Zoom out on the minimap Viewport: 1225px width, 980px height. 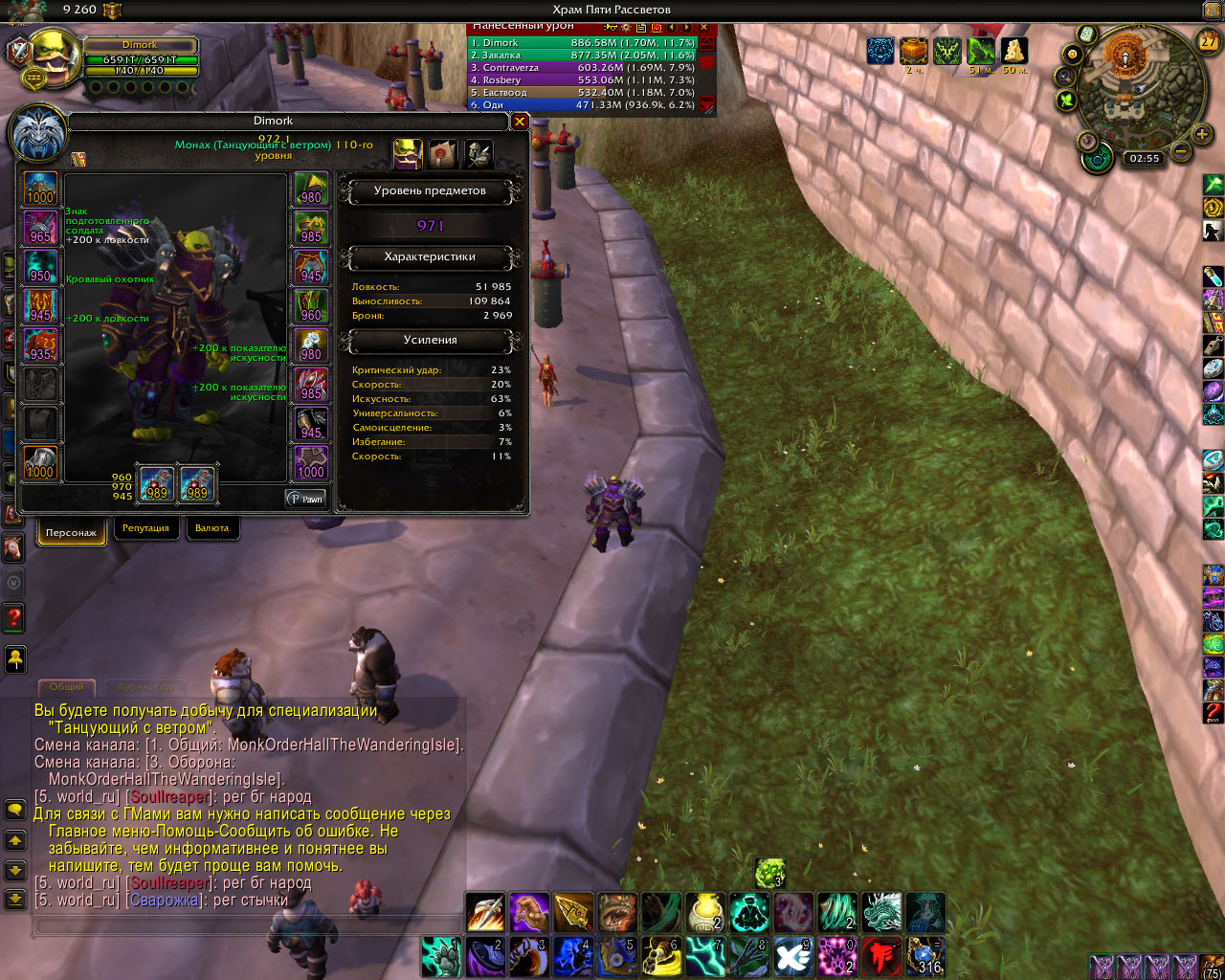(x=1181, y=151)
